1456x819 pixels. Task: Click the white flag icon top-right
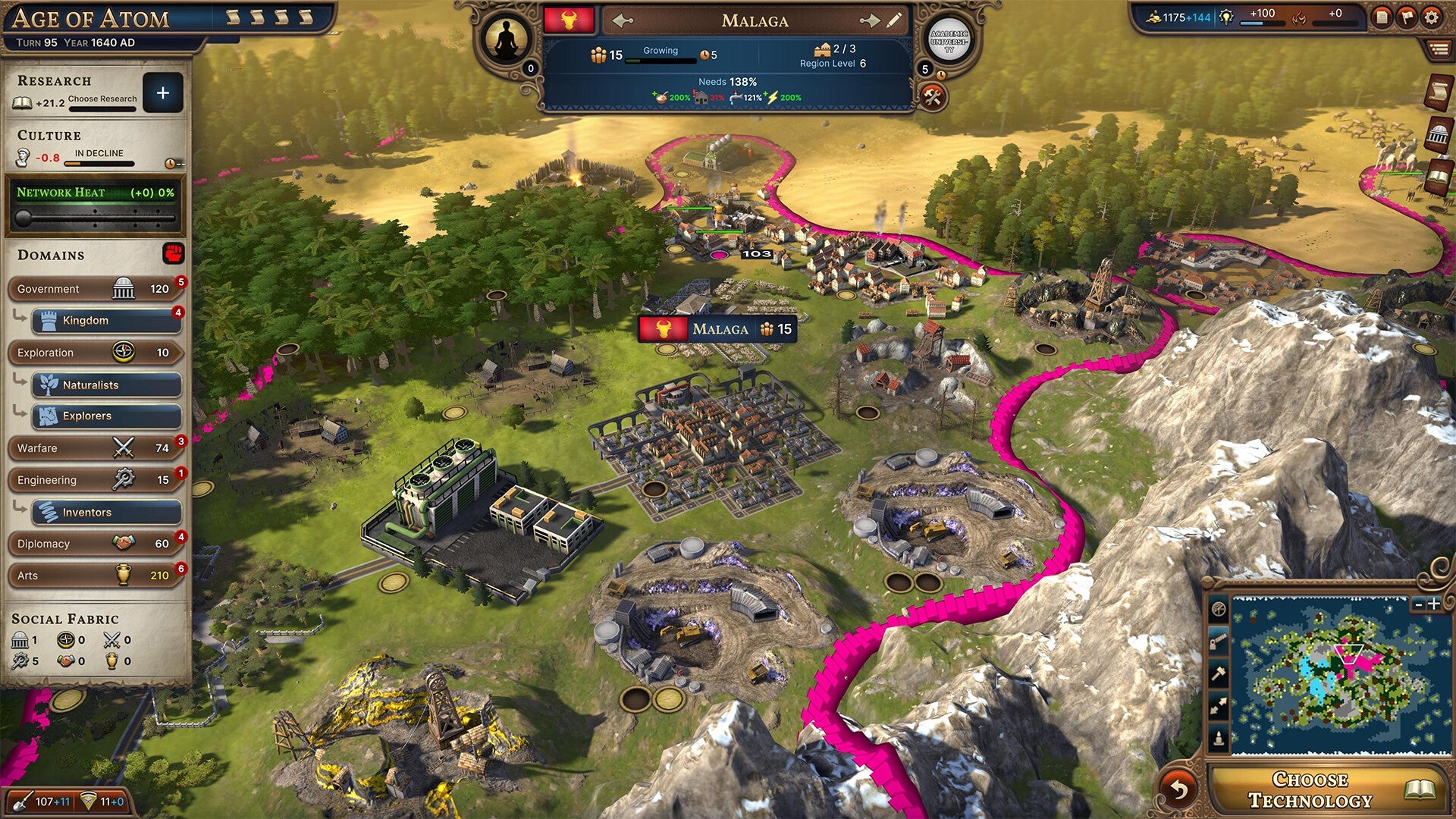pos(1407,17)
